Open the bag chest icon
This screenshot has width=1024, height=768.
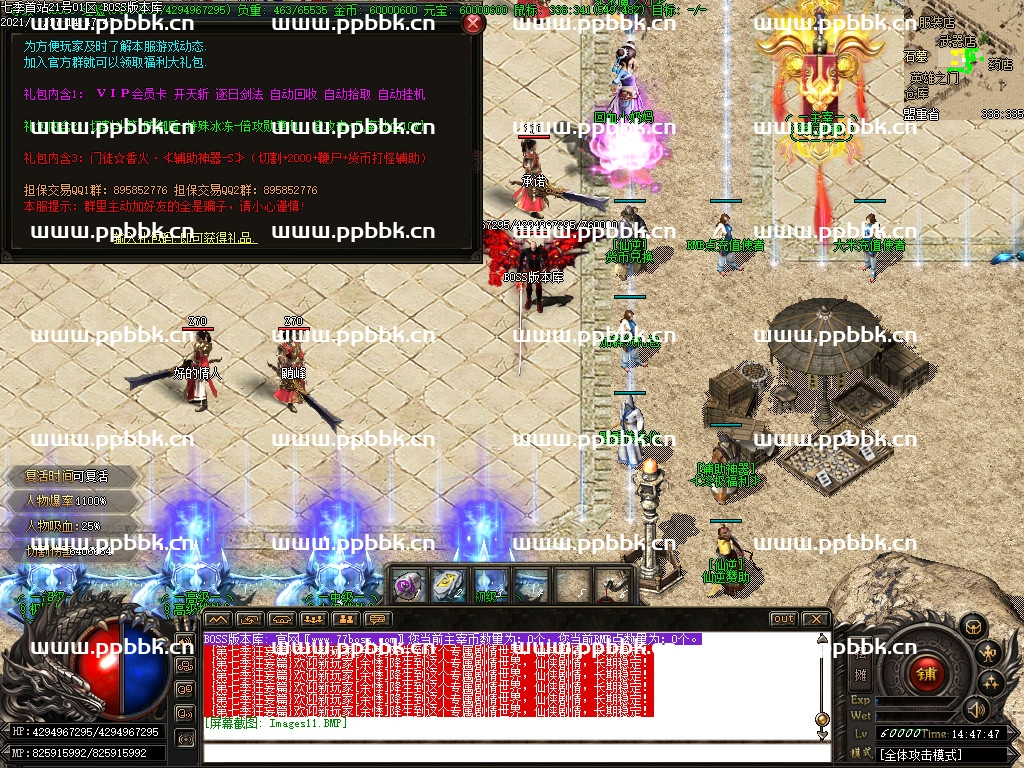(973, 627)
